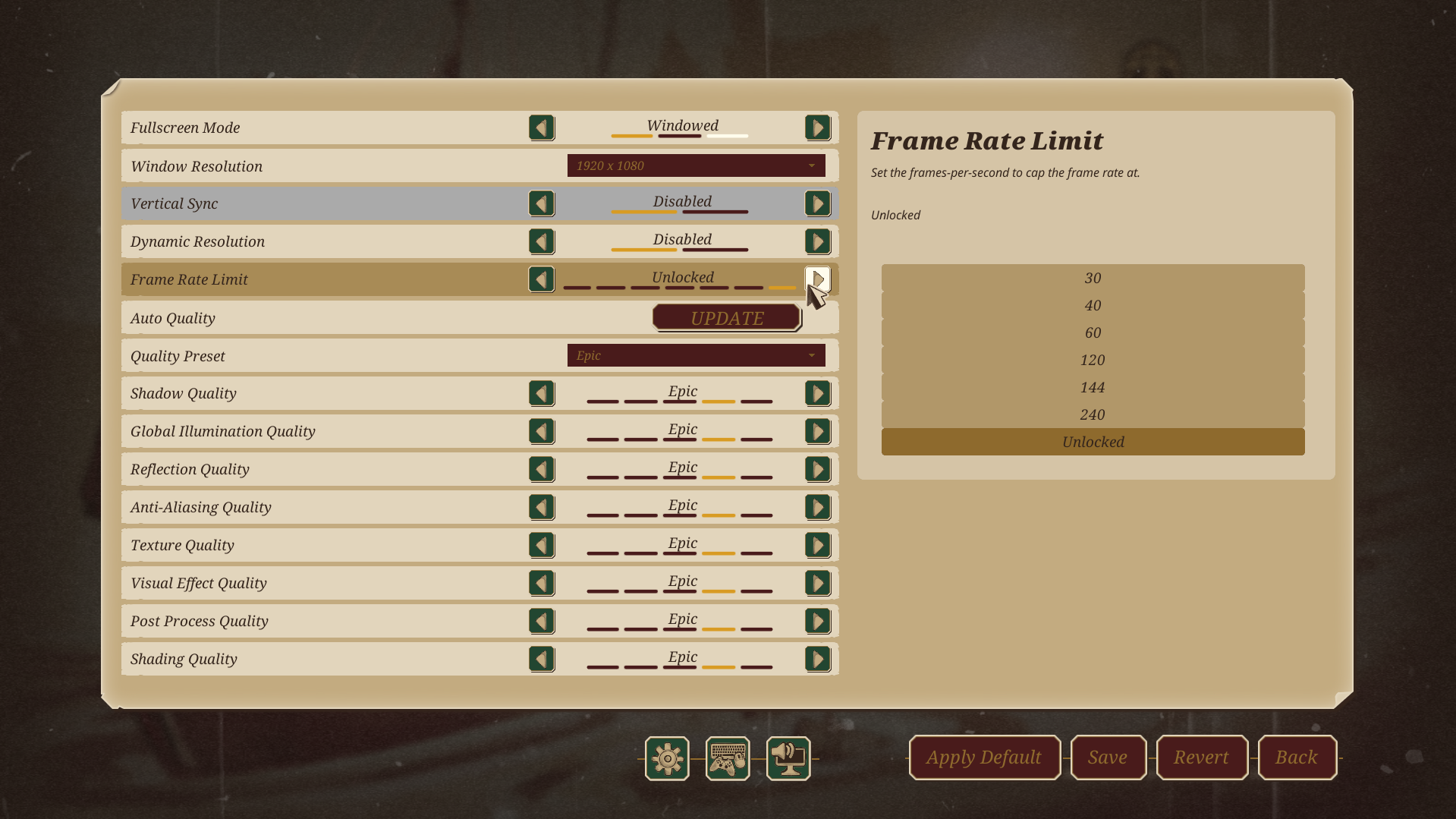Step Shadow Quality up with the right arrow
1456x819 pixels.
817,392
